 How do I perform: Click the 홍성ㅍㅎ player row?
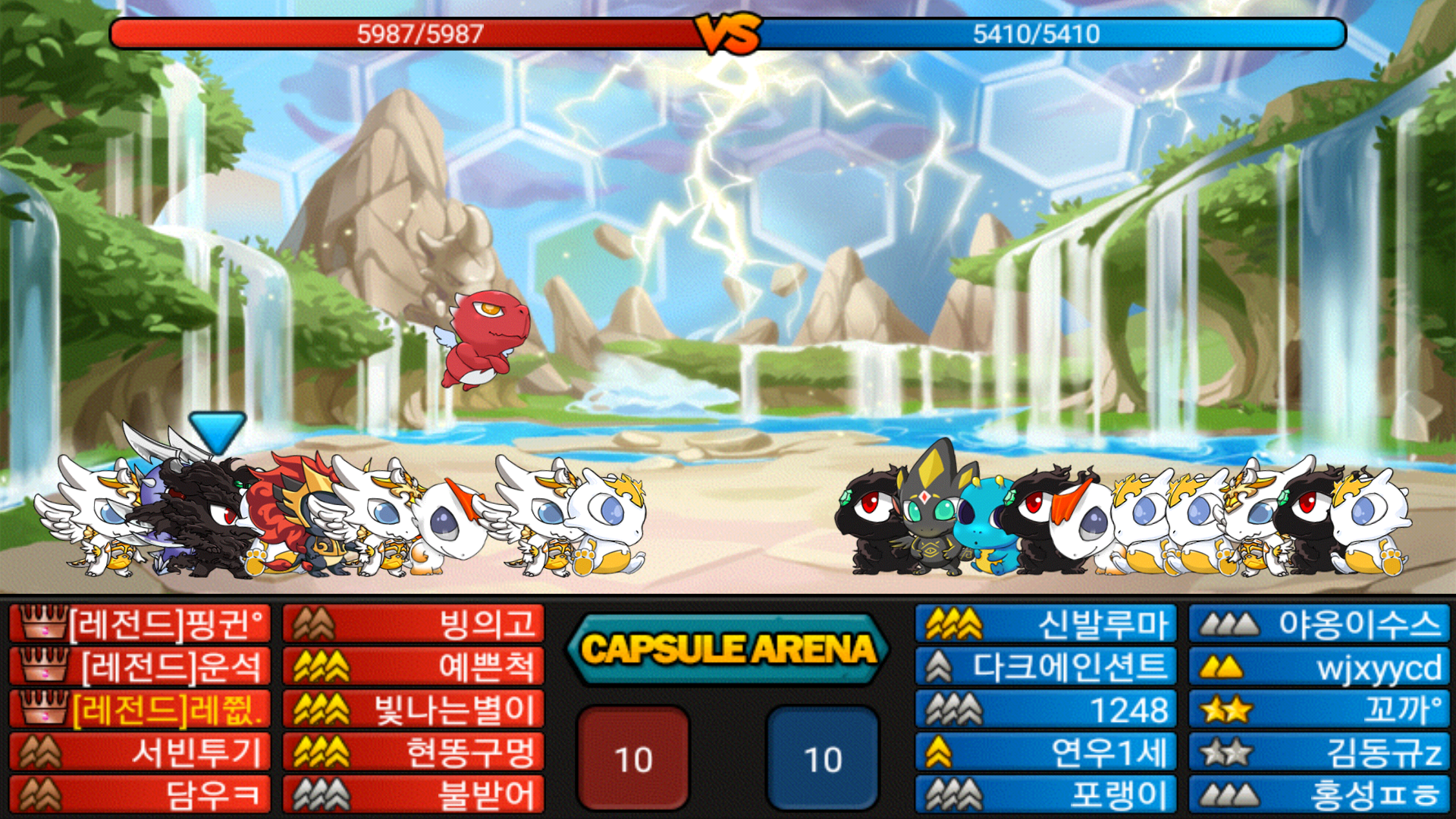pos(1319,795)
